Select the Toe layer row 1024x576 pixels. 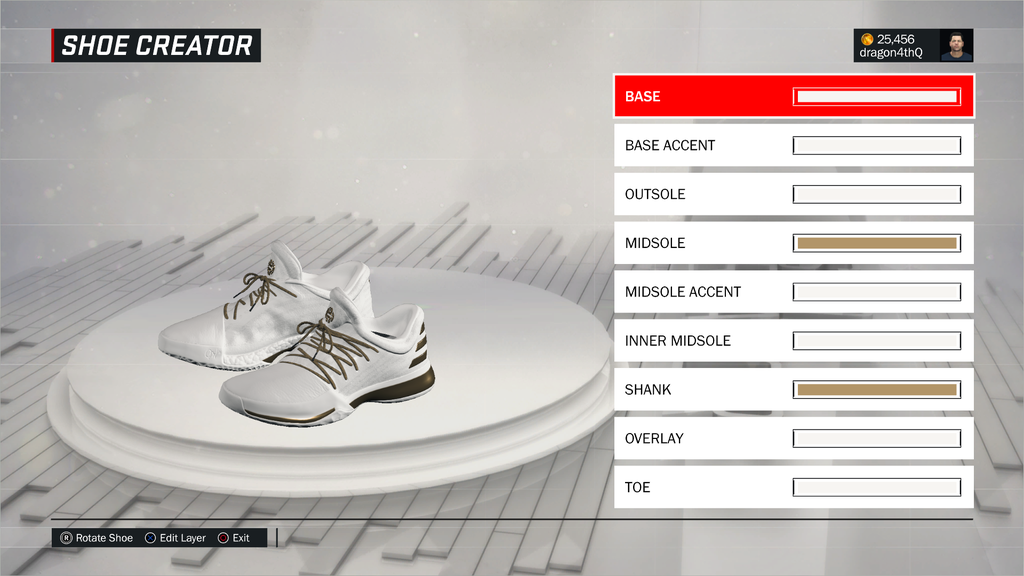point(793,487)
